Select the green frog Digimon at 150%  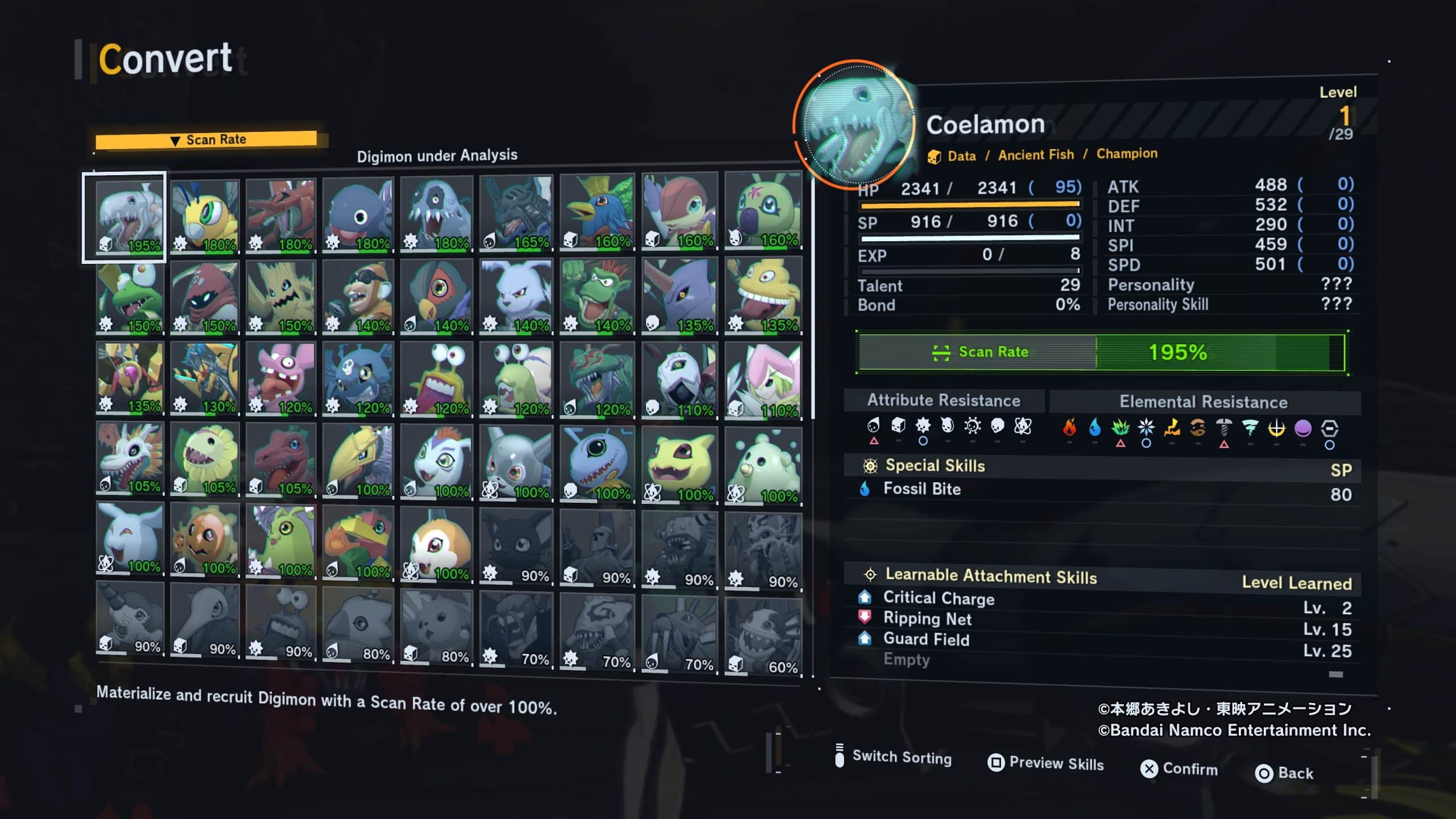tap(129, 297)
